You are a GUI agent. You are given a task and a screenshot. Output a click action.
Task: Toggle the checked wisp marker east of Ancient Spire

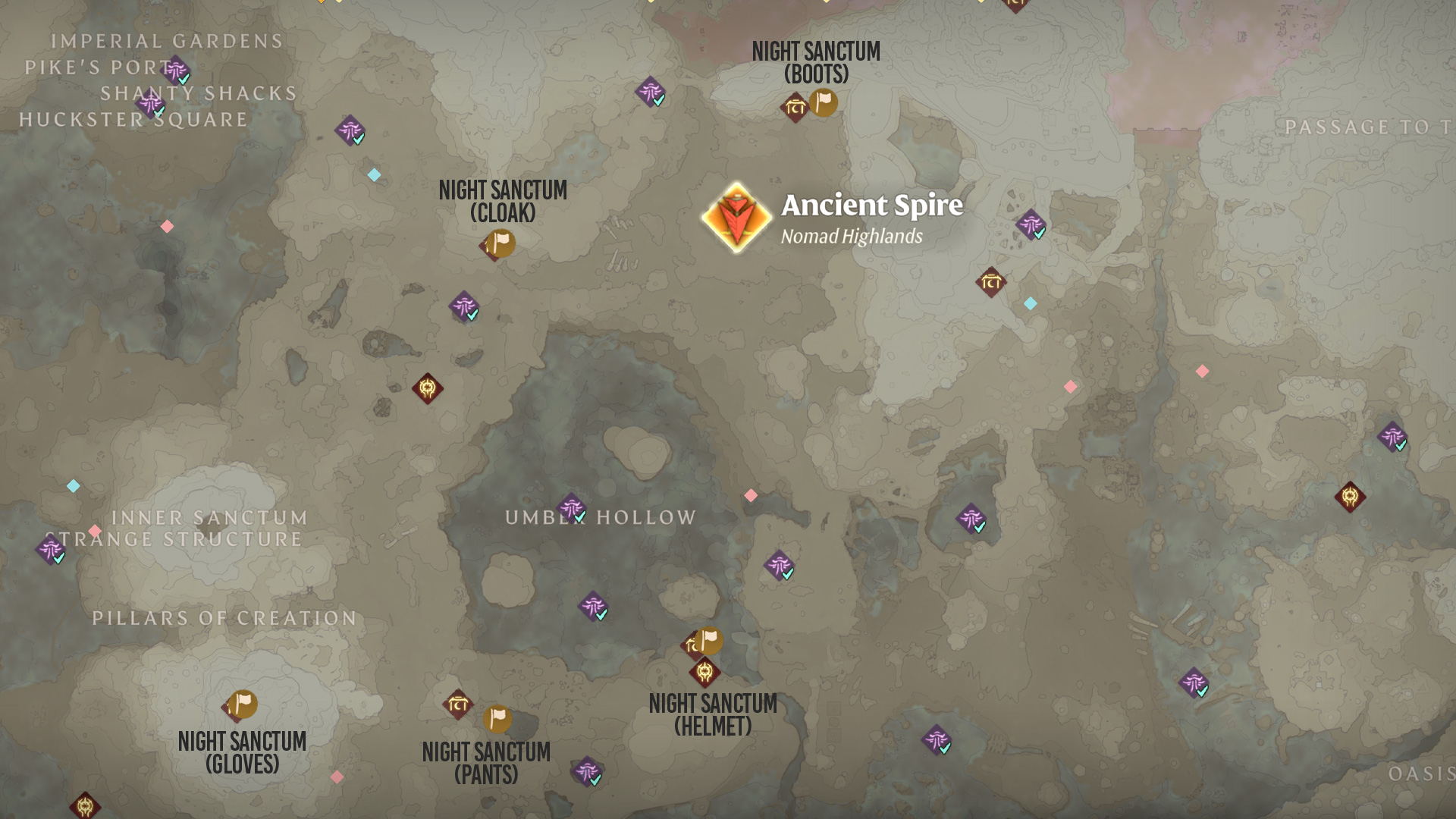point(1031,225)
